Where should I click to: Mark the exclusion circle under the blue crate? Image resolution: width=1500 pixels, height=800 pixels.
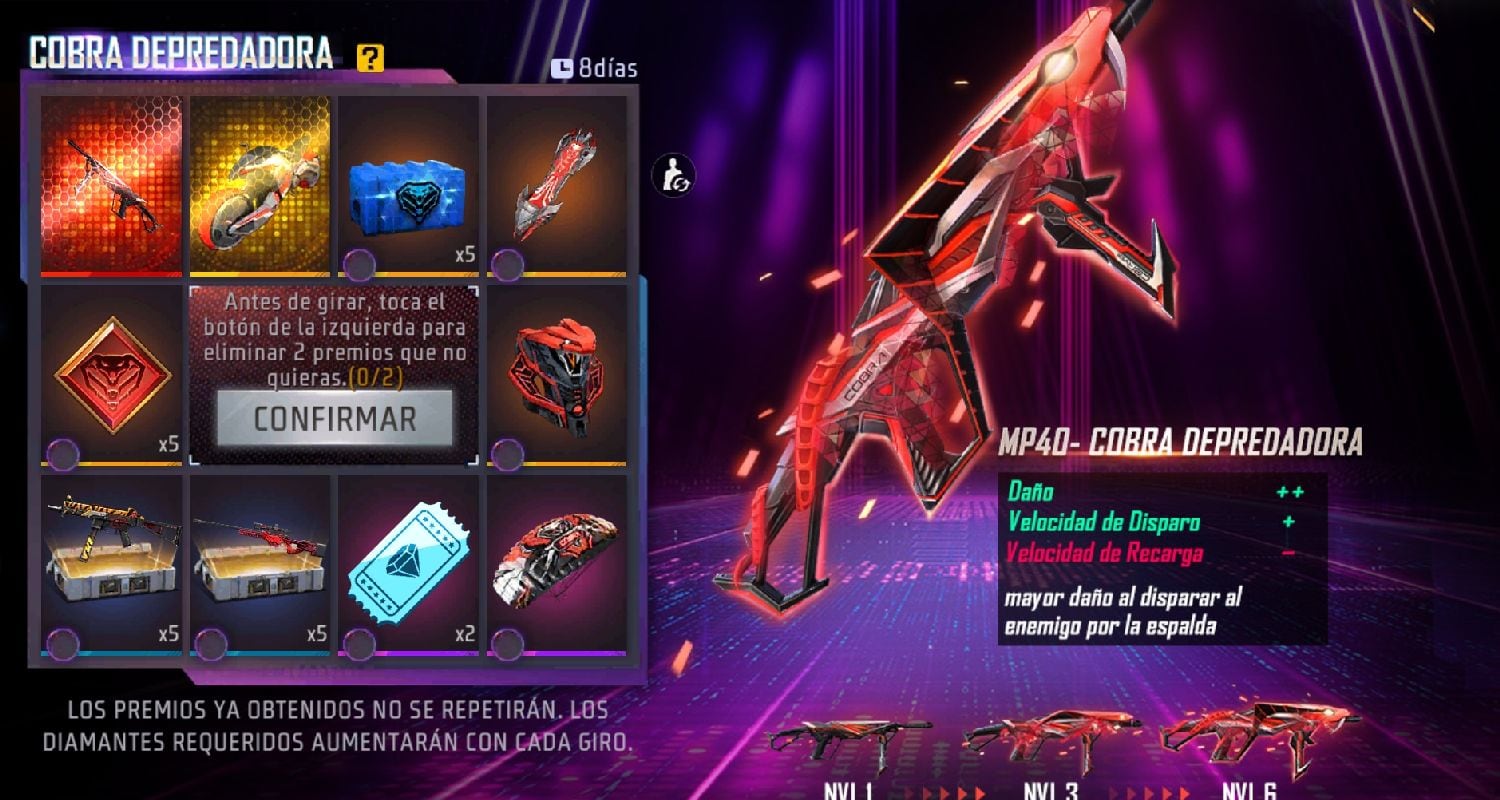pos(361,262)
